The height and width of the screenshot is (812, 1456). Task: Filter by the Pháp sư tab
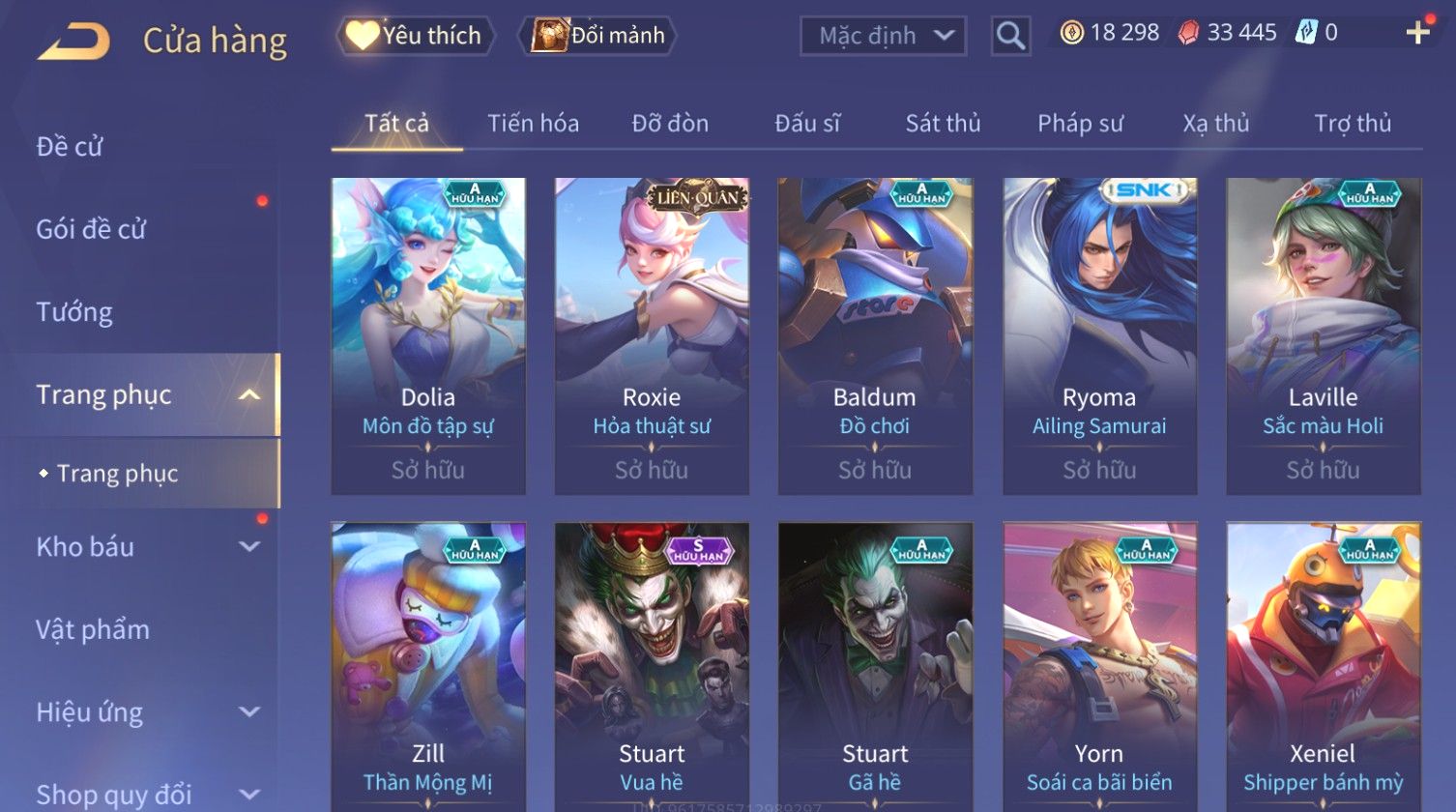tap(1080, 124)
